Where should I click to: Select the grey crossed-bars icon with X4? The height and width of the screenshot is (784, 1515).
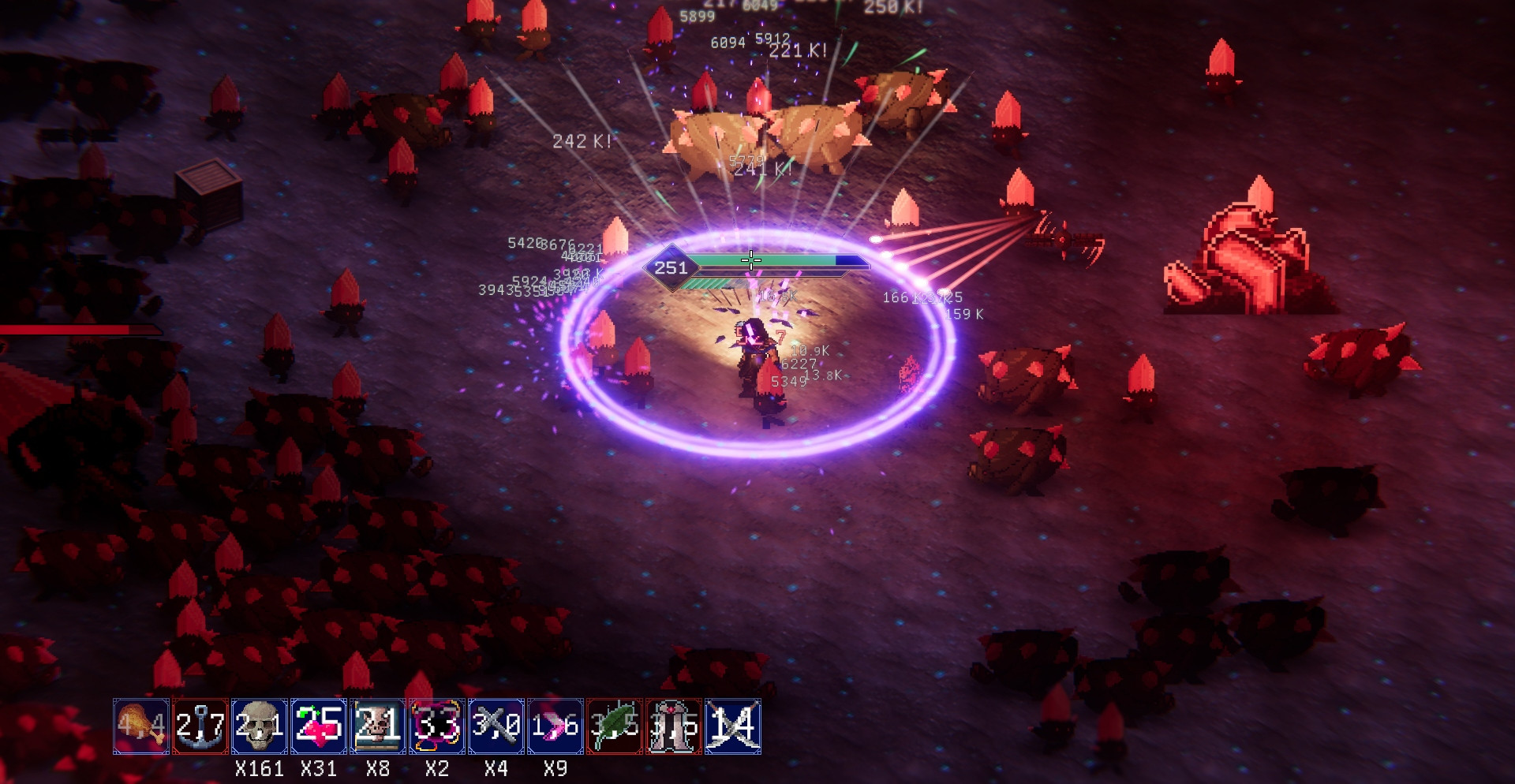496,726
